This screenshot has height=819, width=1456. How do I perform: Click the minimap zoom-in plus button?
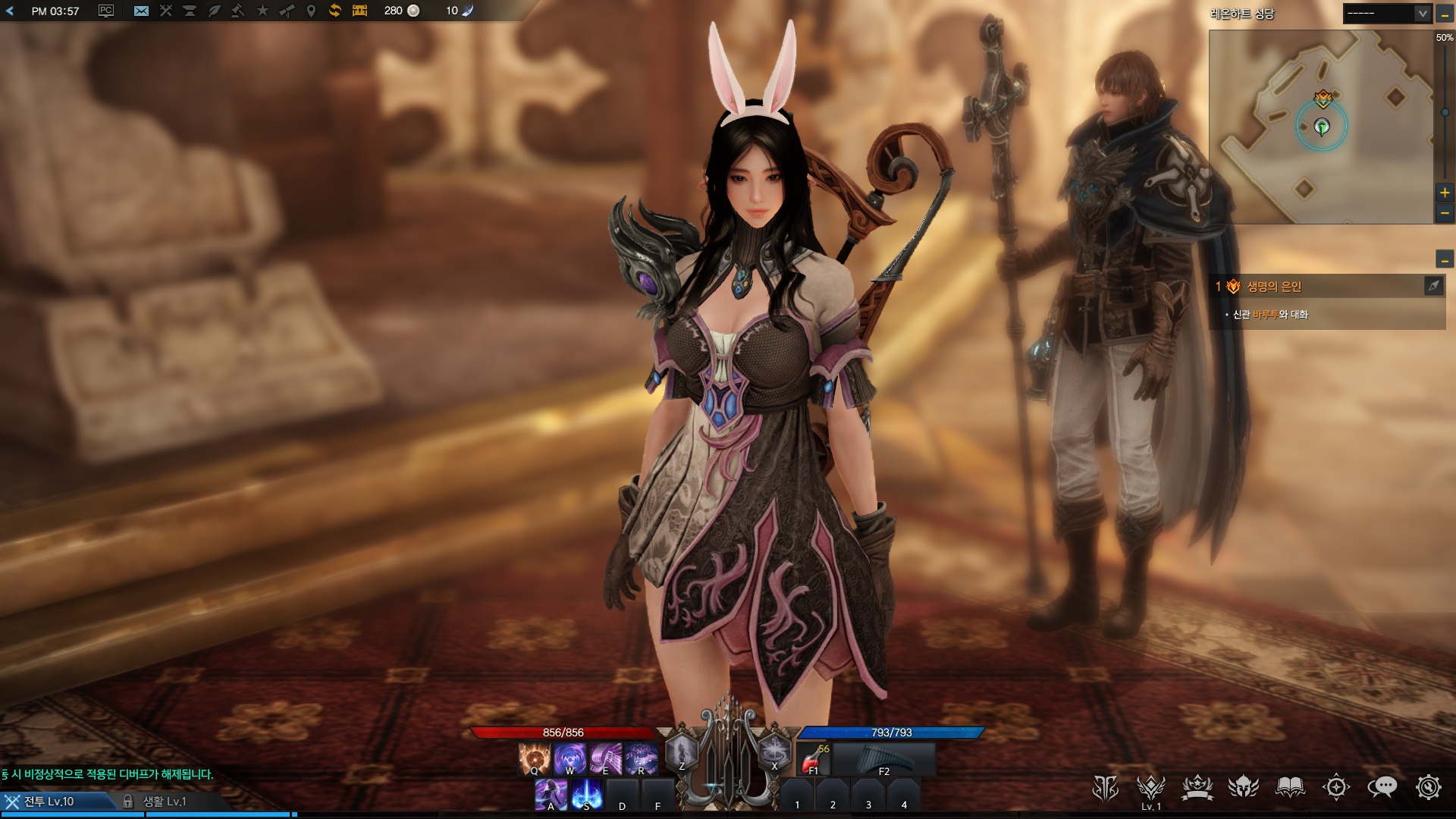tap(1445, 193)
